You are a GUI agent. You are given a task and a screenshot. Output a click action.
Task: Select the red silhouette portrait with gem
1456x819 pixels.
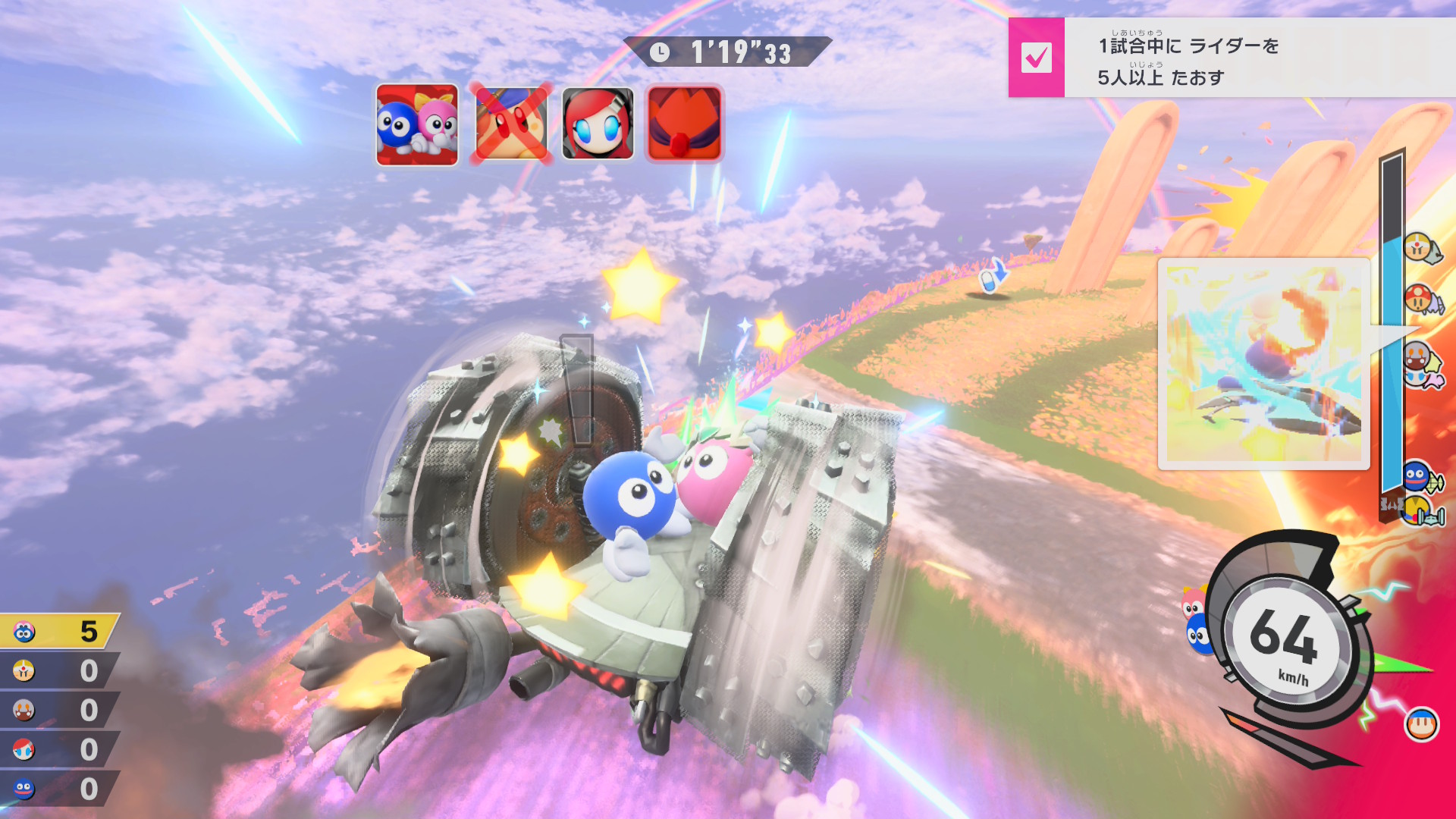(684, 124)
